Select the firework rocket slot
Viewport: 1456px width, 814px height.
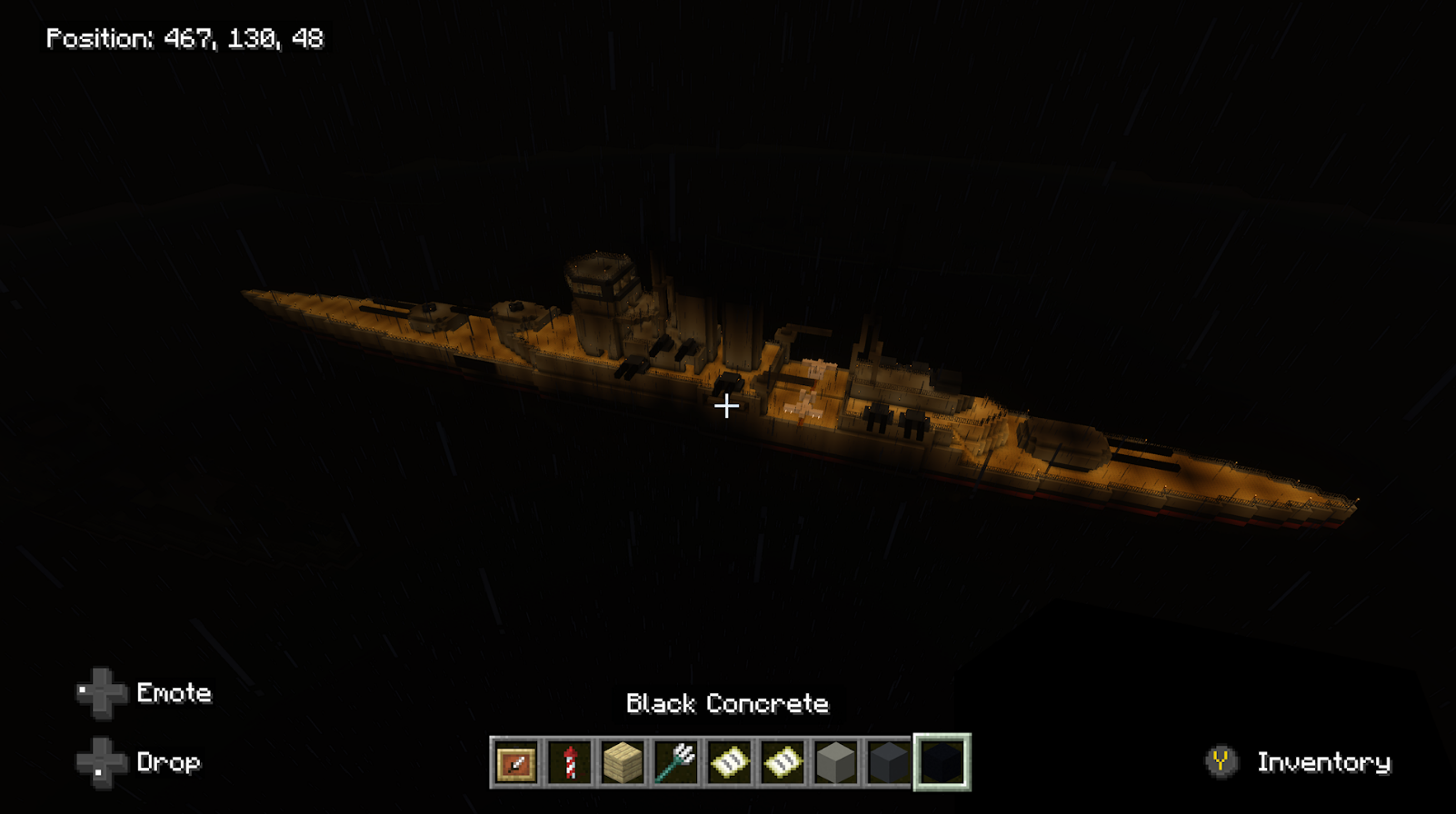(570, 762)
